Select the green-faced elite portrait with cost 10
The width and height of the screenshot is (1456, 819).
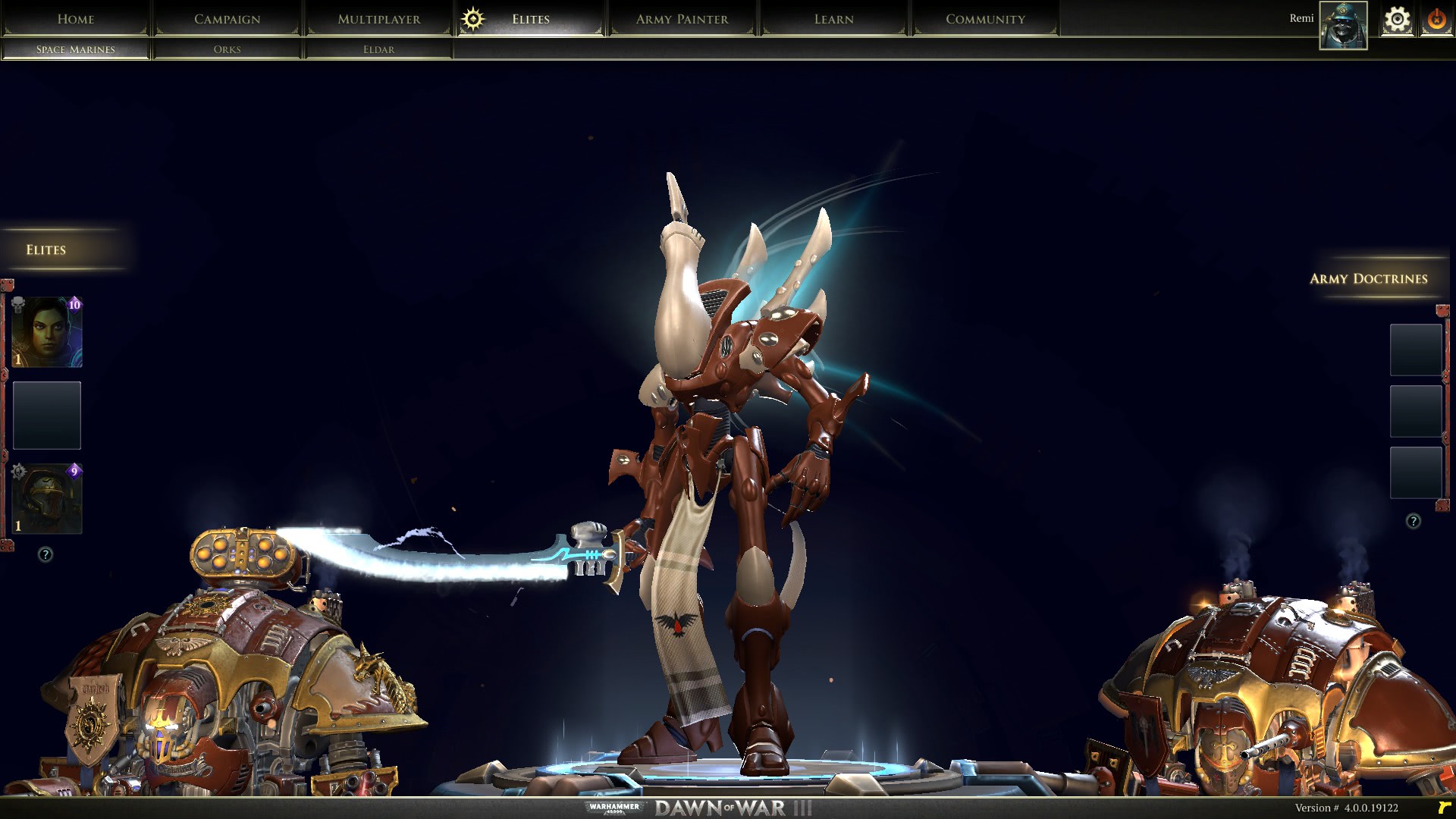(47, 332)
